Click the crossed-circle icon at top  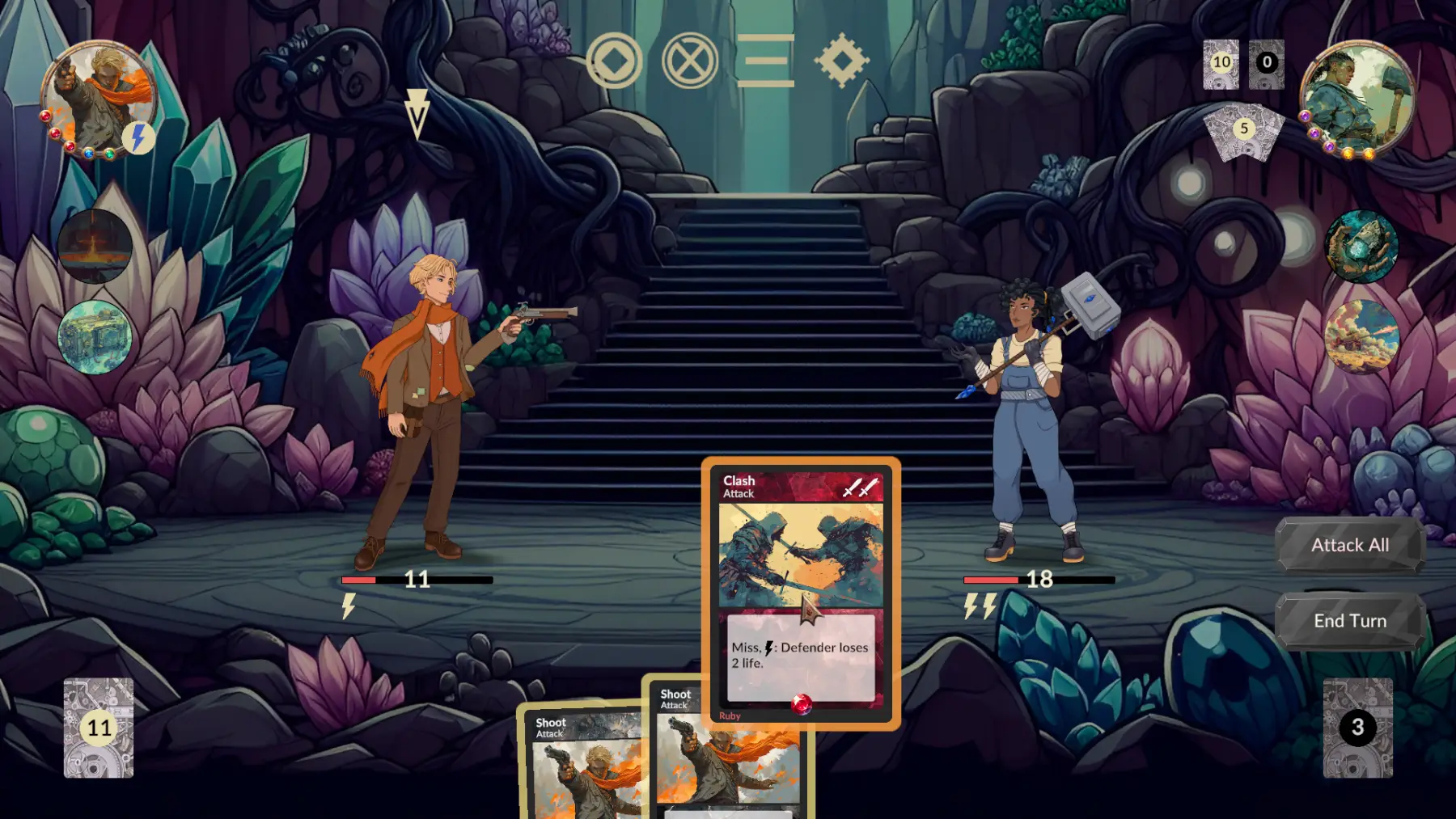[x=690, y=61]
